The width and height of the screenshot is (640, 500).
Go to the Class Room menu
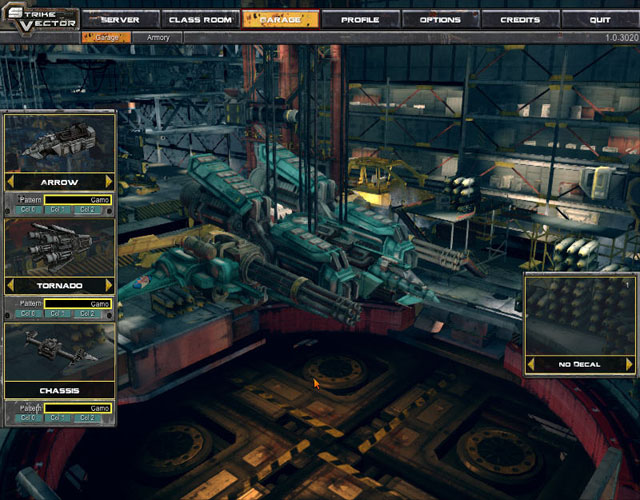[200, 19]
